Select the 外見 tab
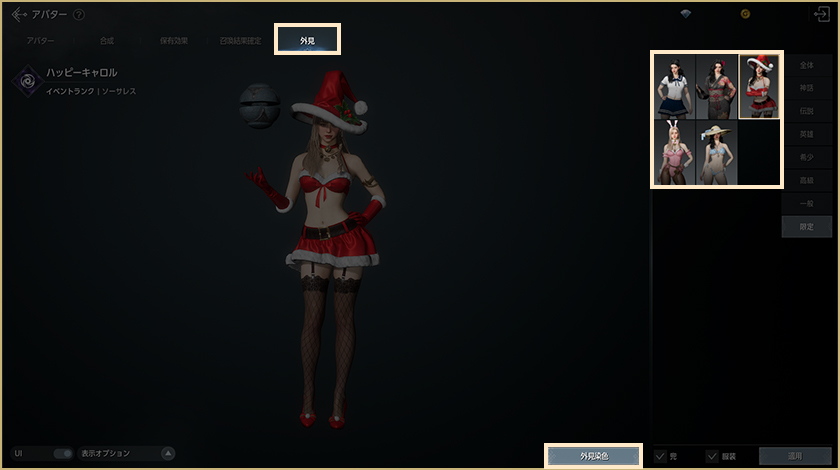Image resolution: width=840 pixels, height=470 pixels. click(308, 40)
